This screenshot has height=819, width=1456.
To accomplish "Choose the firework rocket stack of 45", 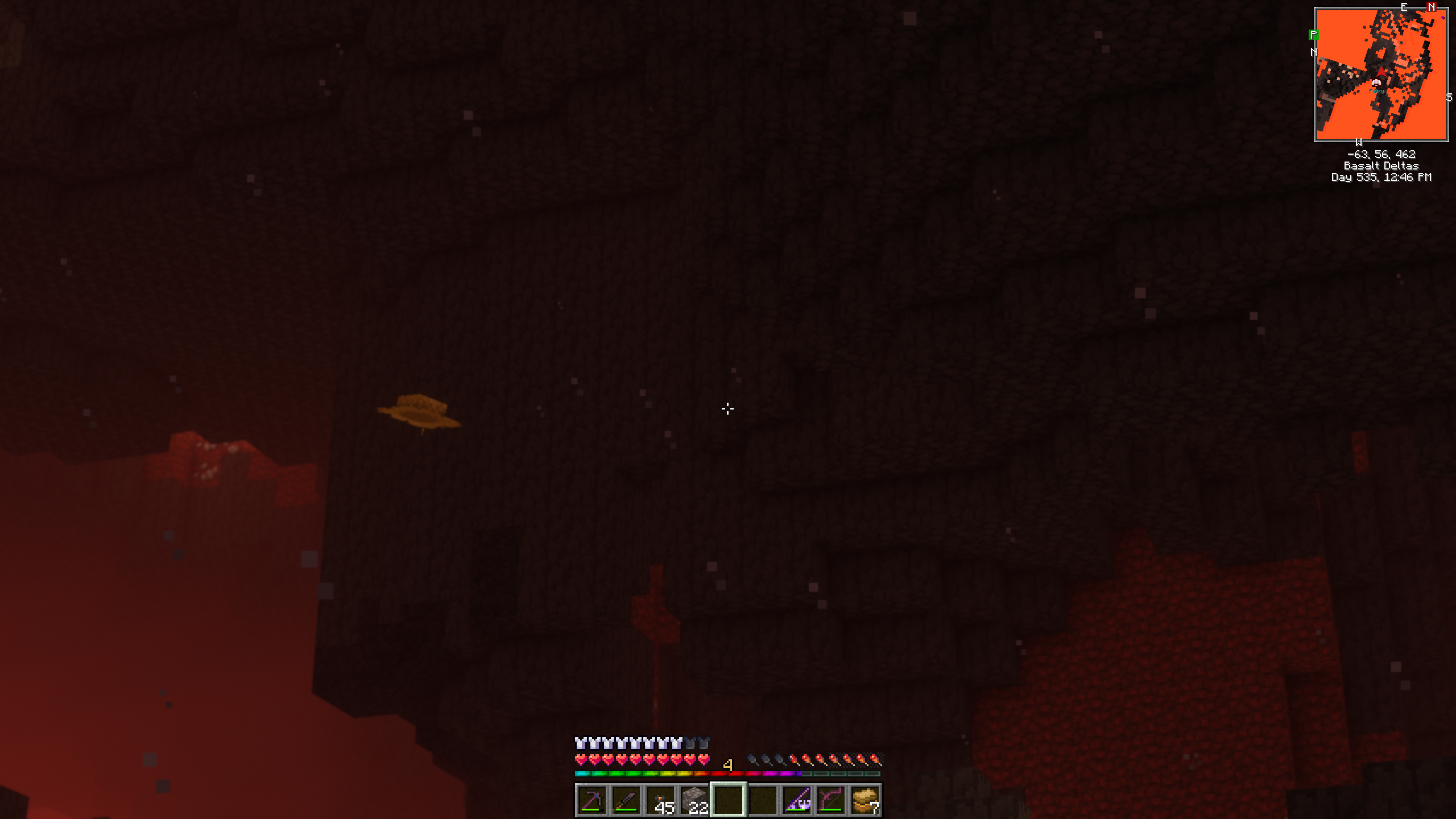I will tap(660, 800).
